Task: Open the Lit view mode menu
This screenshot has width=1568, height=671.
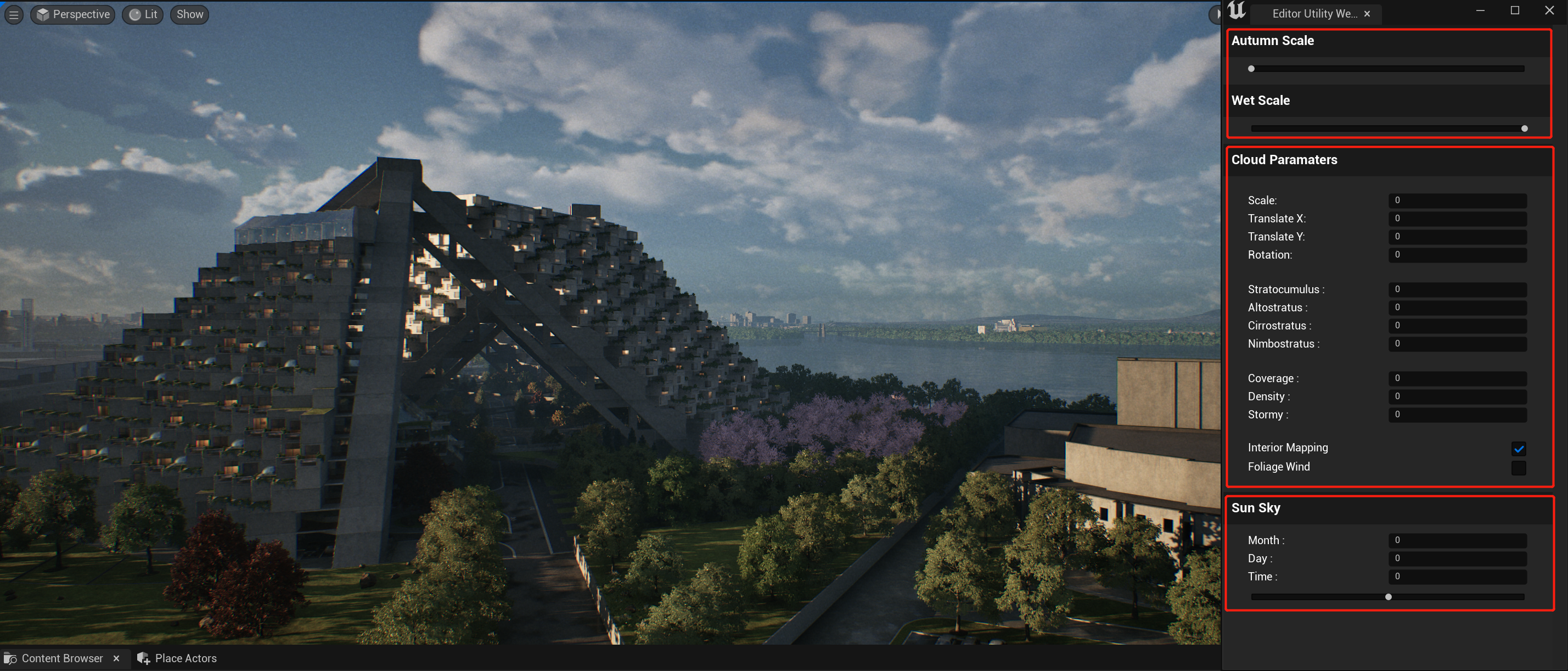Action: coord(143,15)
